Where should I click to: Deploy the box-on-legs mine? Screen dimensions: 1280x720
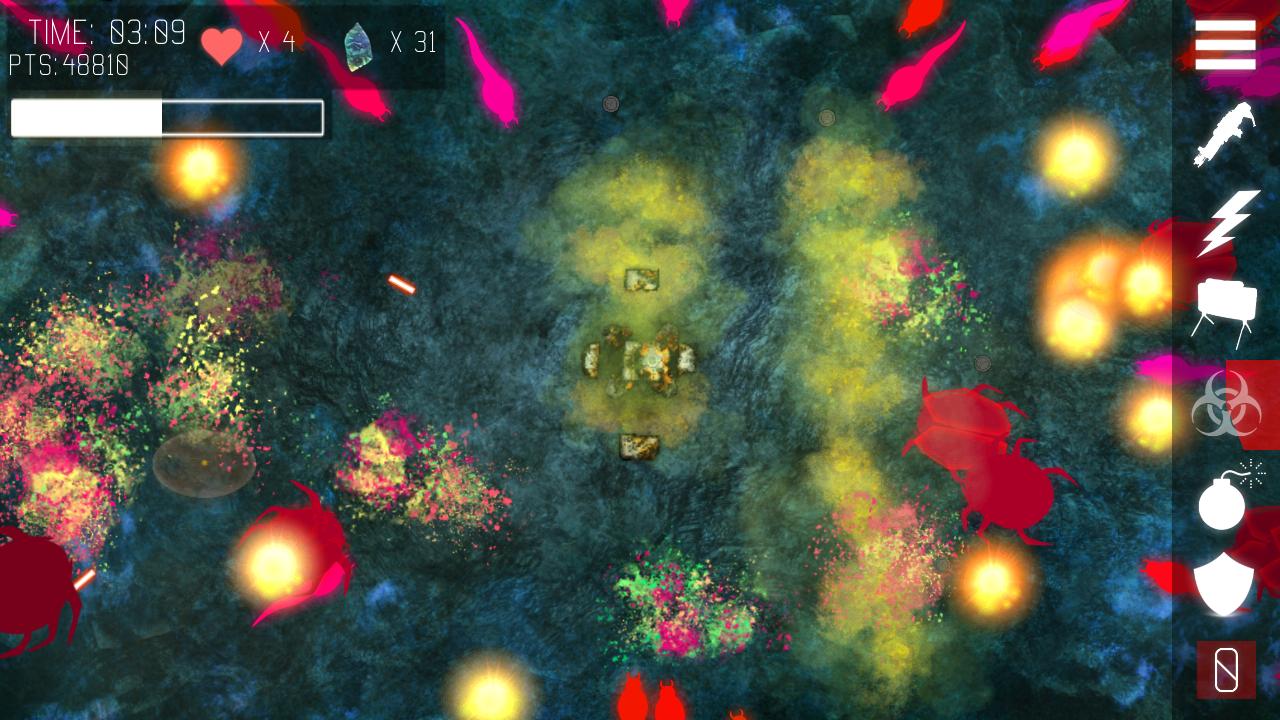[x=1225, y=312]
